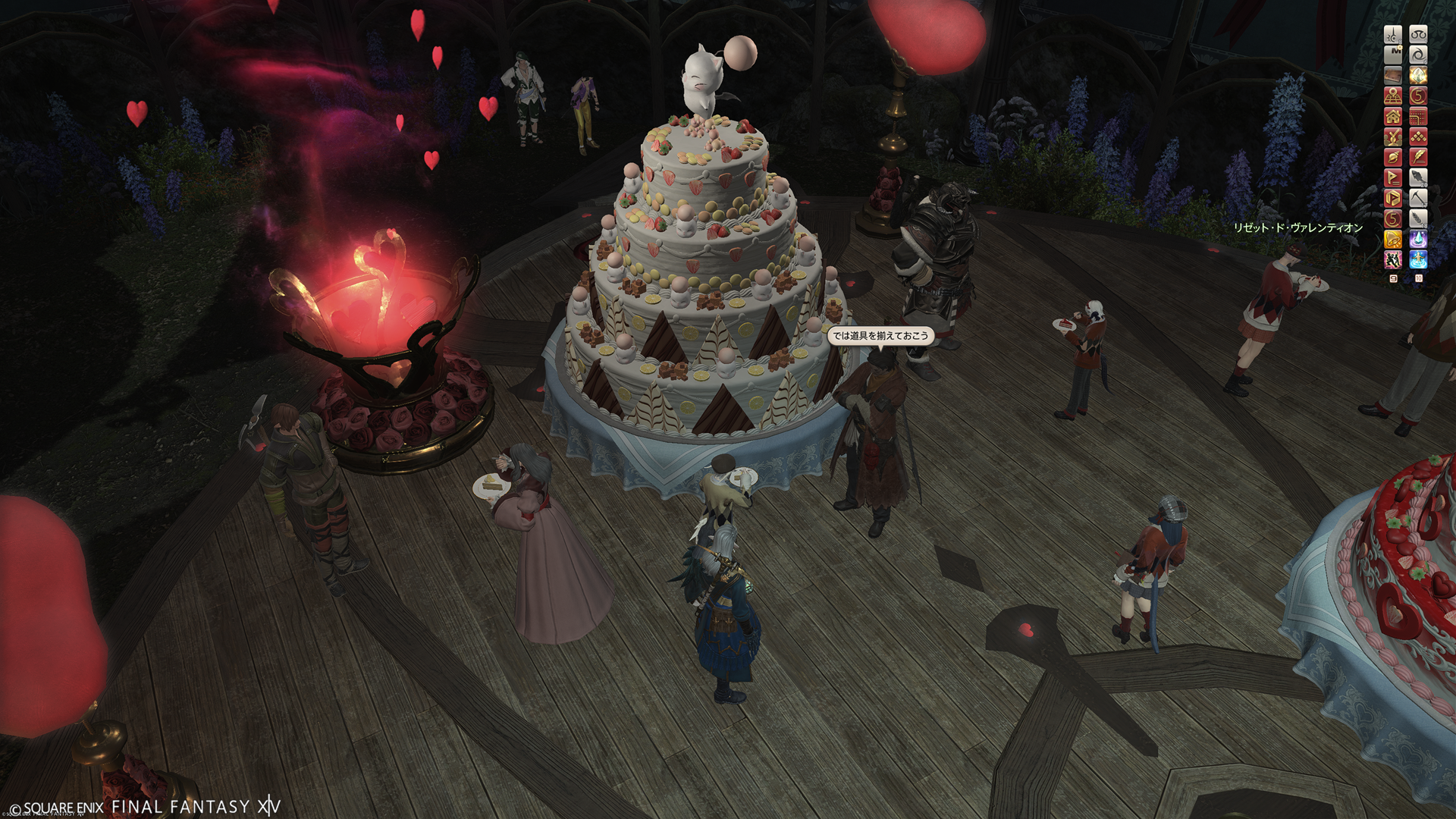Select the swirl gear set icon

(x=1418, y=55)
